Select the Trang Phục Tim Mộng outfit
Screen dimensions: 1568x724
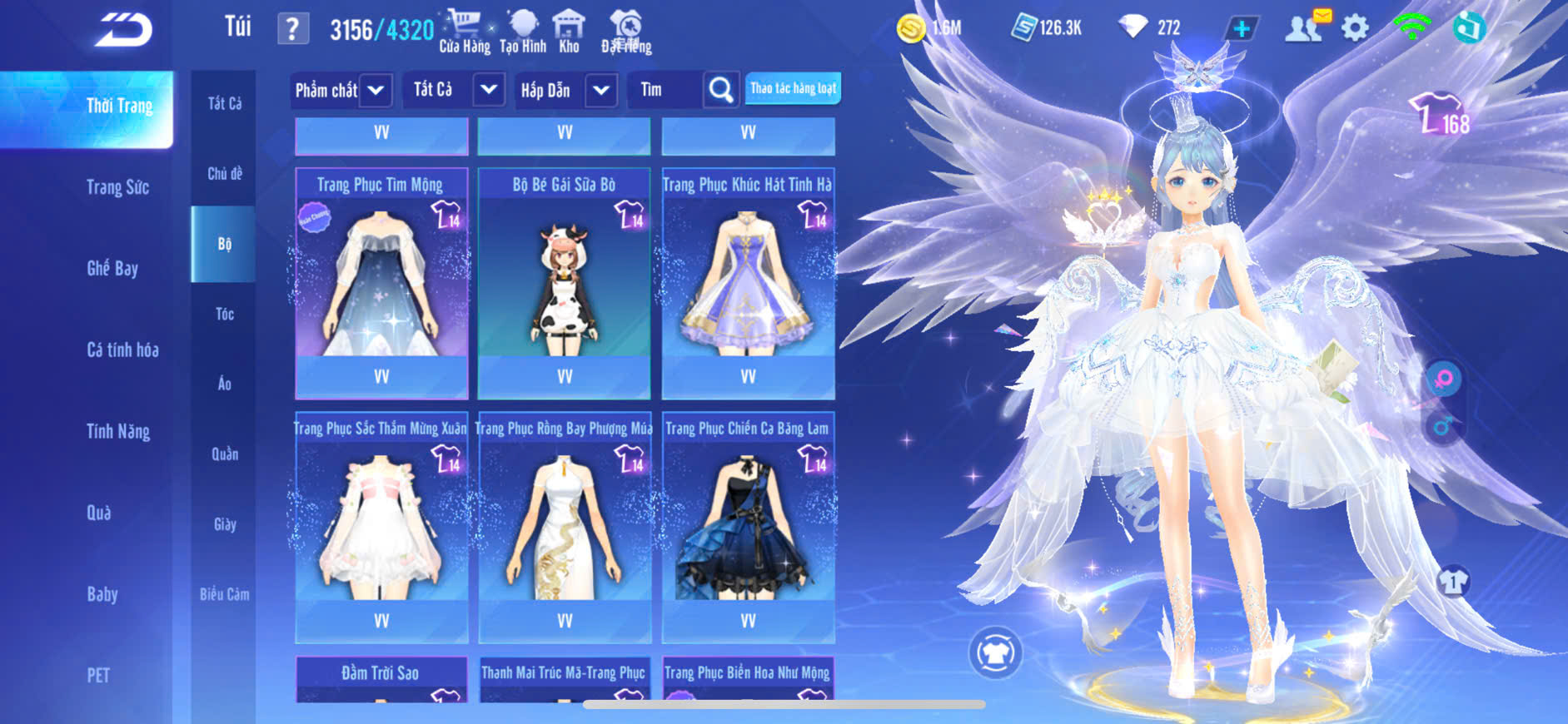(x=381, y=283)
